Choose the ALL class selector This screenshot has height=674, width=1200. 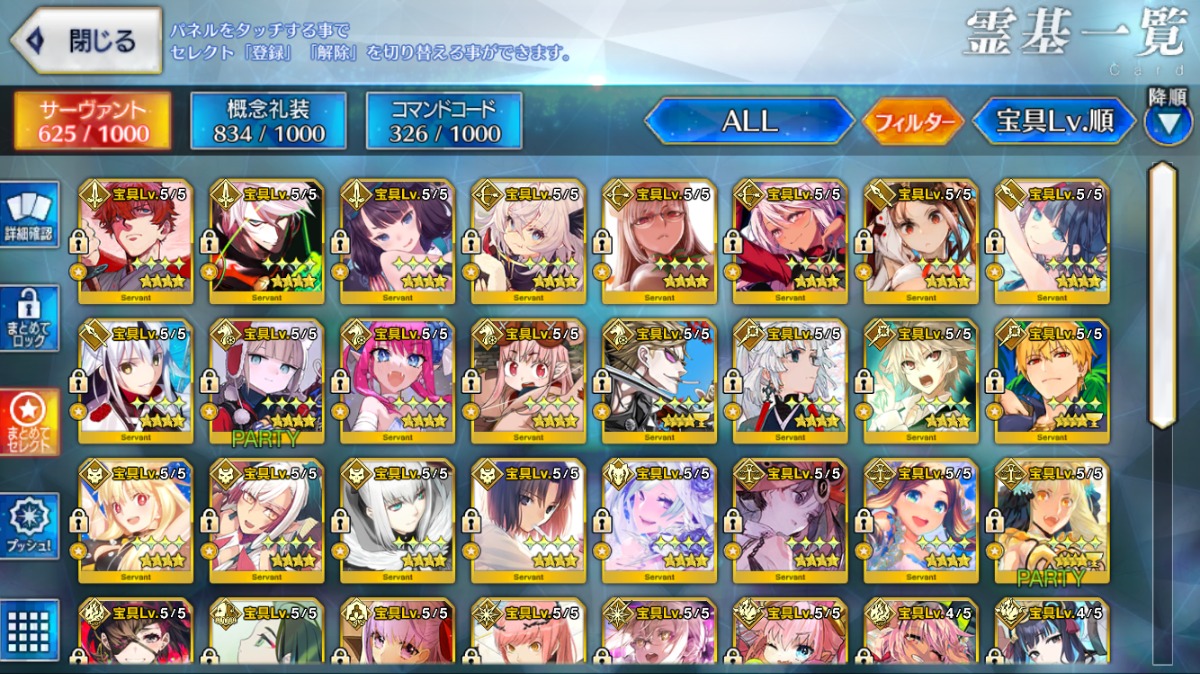[750, 121]
